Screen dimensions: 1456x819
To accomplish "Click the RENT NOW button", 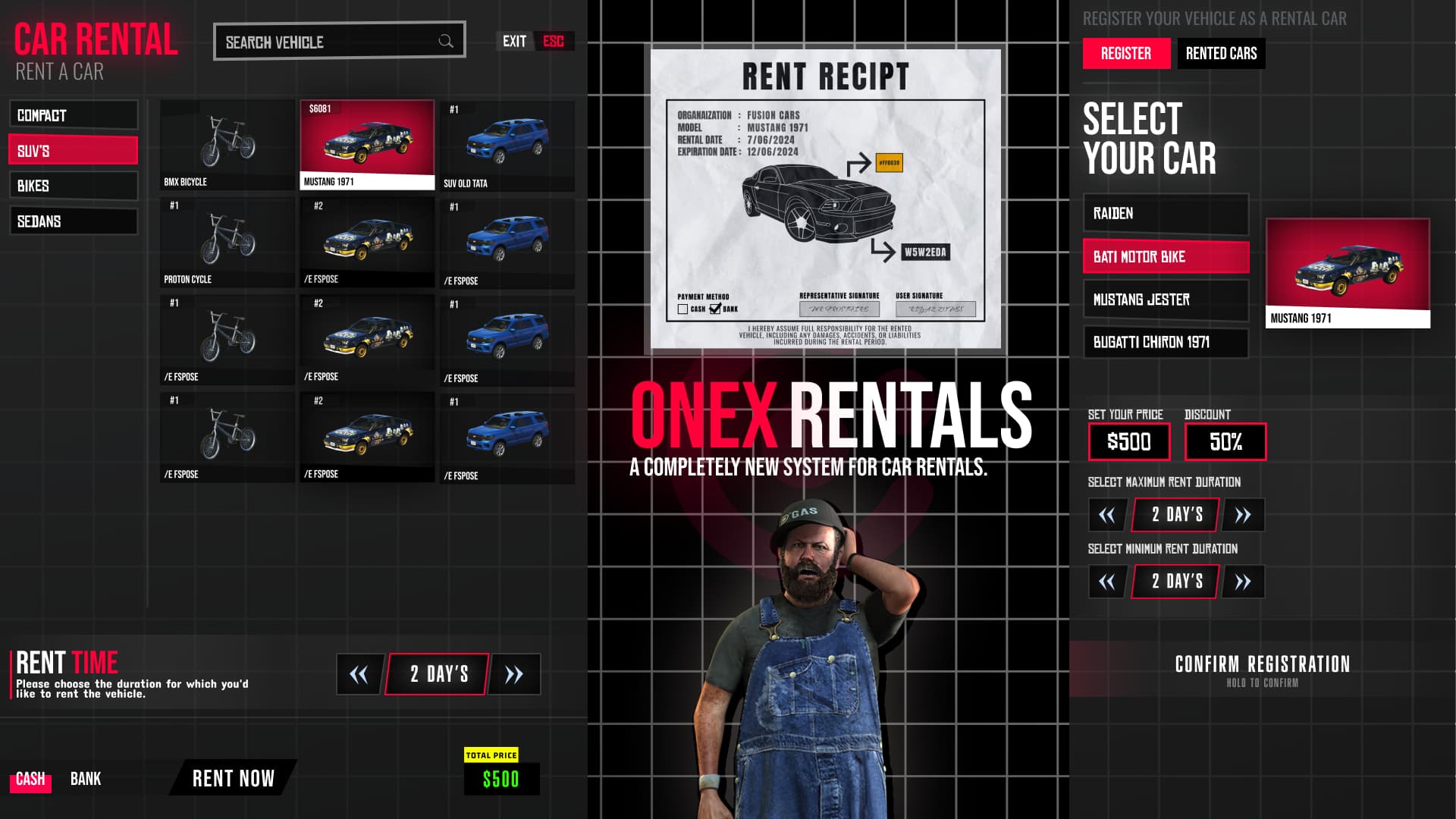I will click(234, 778).
